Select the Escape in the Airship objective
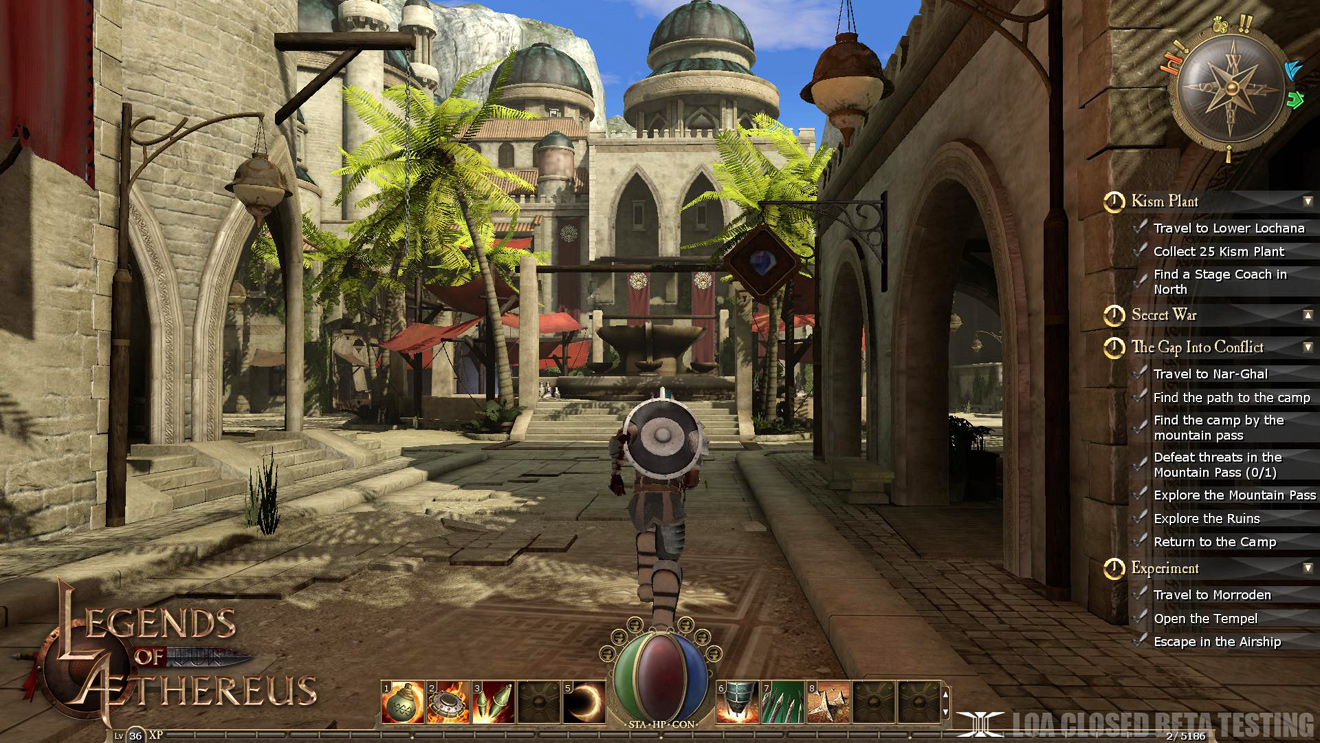1320x743 pixels. (1216, 642)
